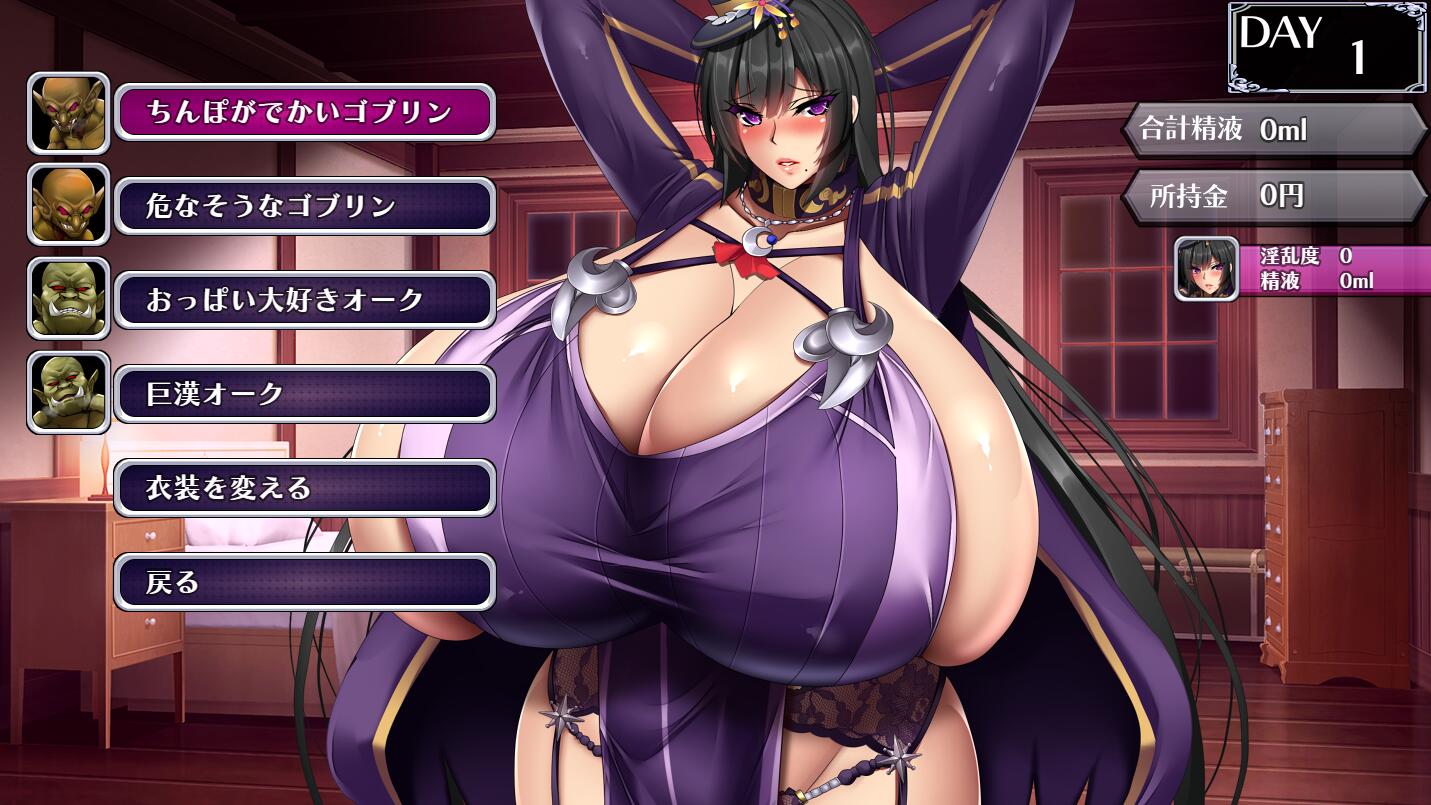Click the tusked orc portrait icon beside 巨漢オーク
Screen dimensions: 1431x805
click(x=68, y=392)
